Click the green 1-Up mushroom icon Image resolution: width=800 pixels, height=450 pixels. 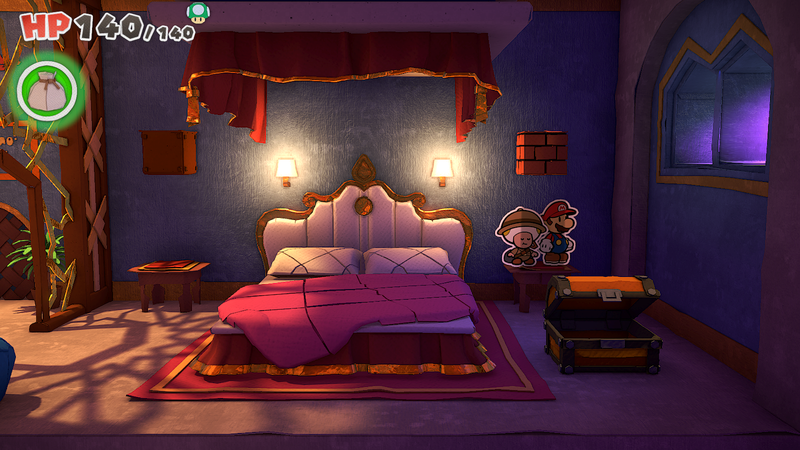[x=199, y=11]
